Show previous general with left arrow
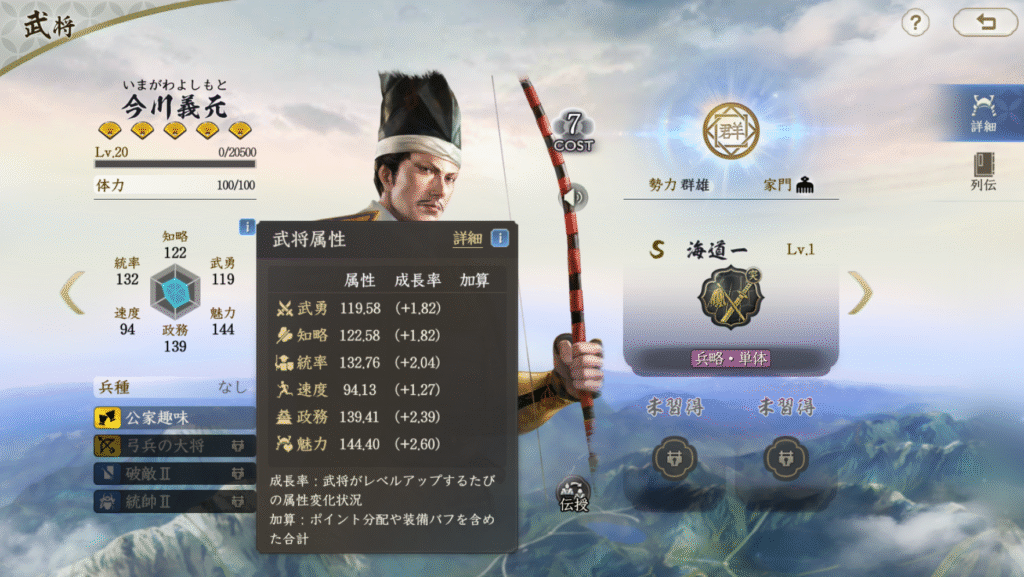This screenshot has height=577, width=1024. point(72,292)
